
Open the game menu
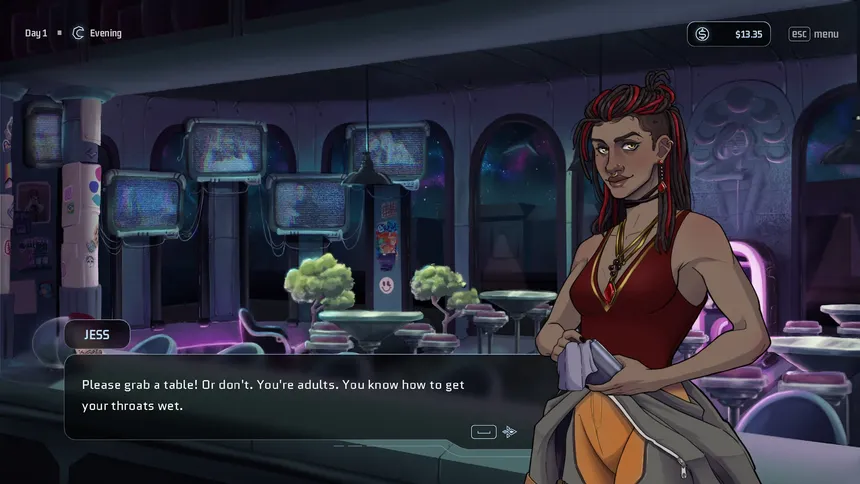(x=813, y=34)
